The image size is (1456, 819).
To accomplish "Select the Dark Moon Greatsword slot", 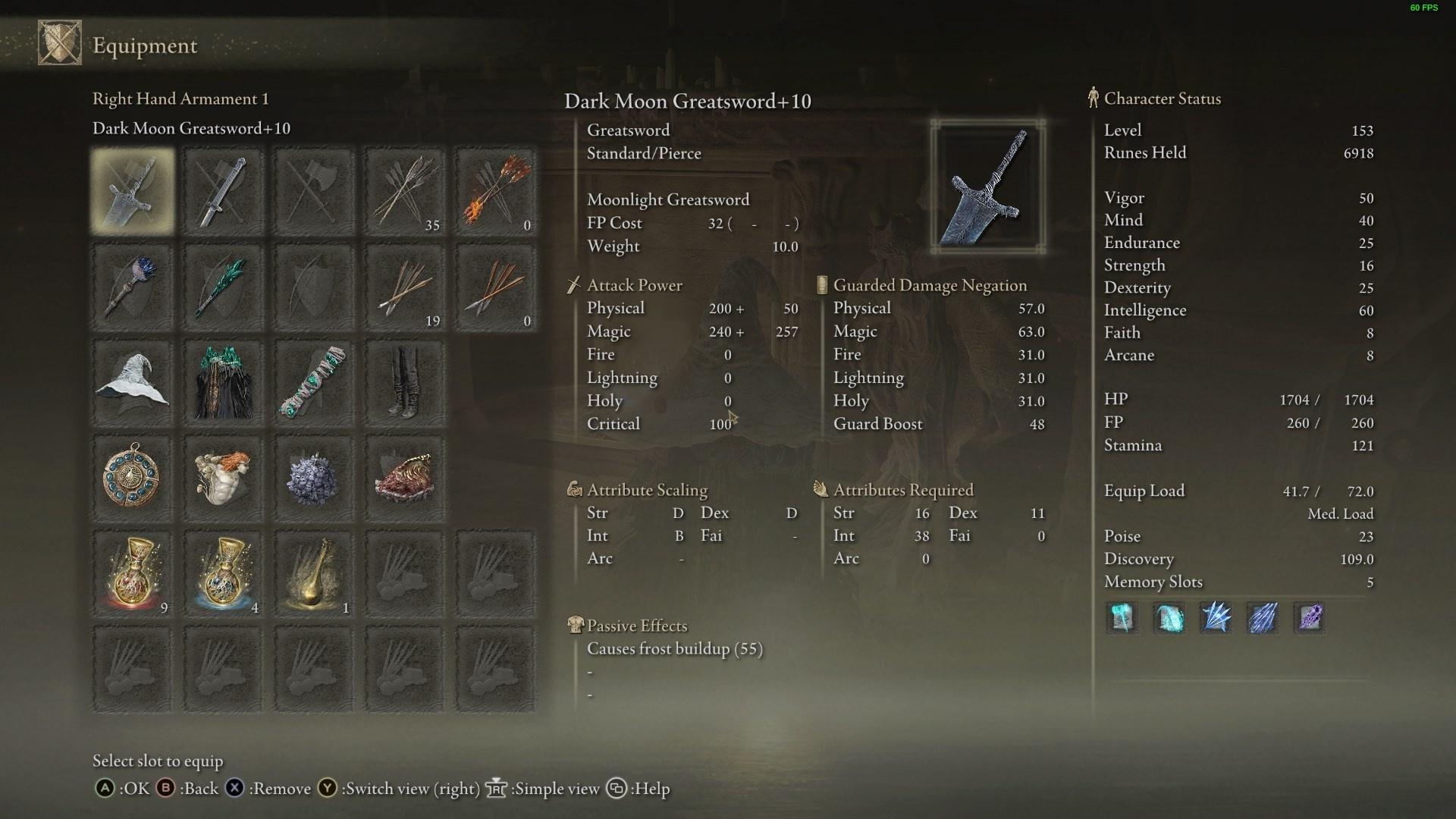I will pyautogui.click(x=133, y=191).
